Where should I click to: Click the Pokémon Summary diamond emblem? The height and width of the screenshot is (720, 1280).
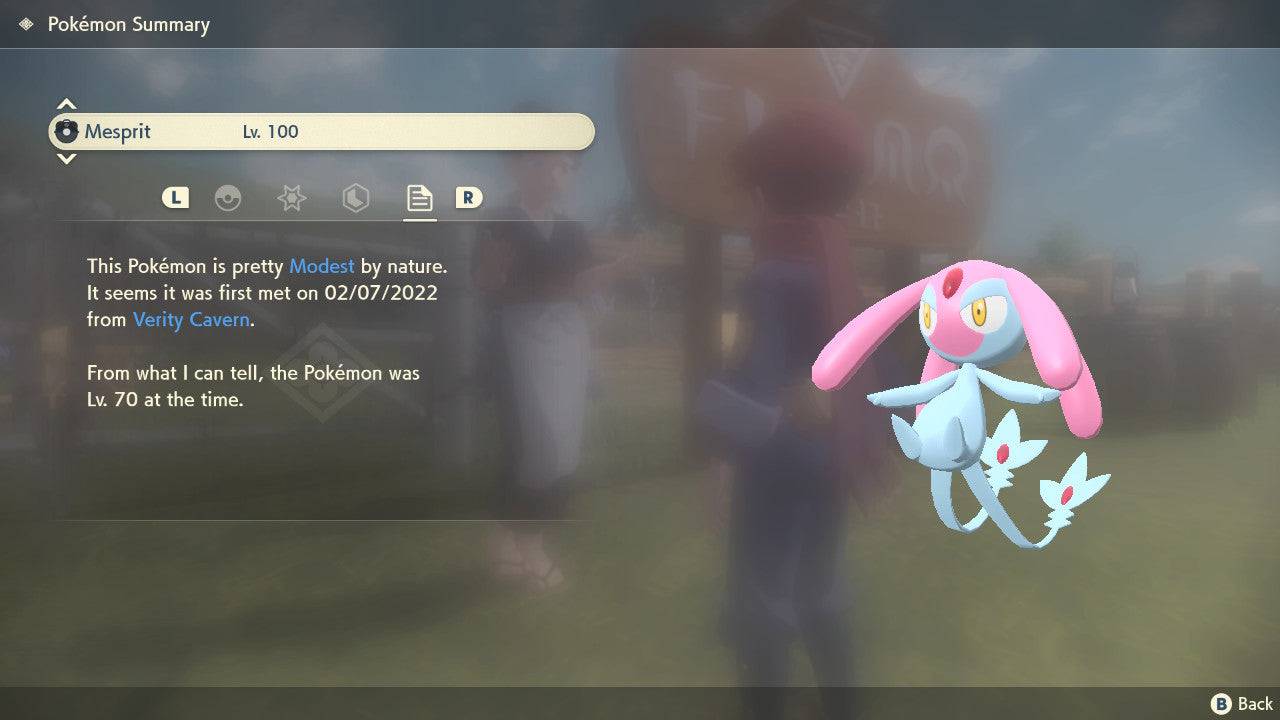point(24,23)
